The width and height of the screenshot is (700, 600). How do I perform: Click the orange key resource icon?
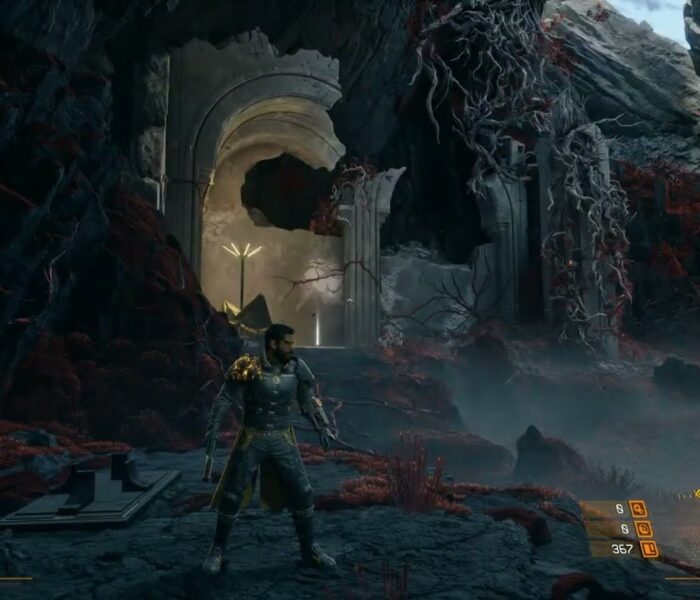point(637,508)
